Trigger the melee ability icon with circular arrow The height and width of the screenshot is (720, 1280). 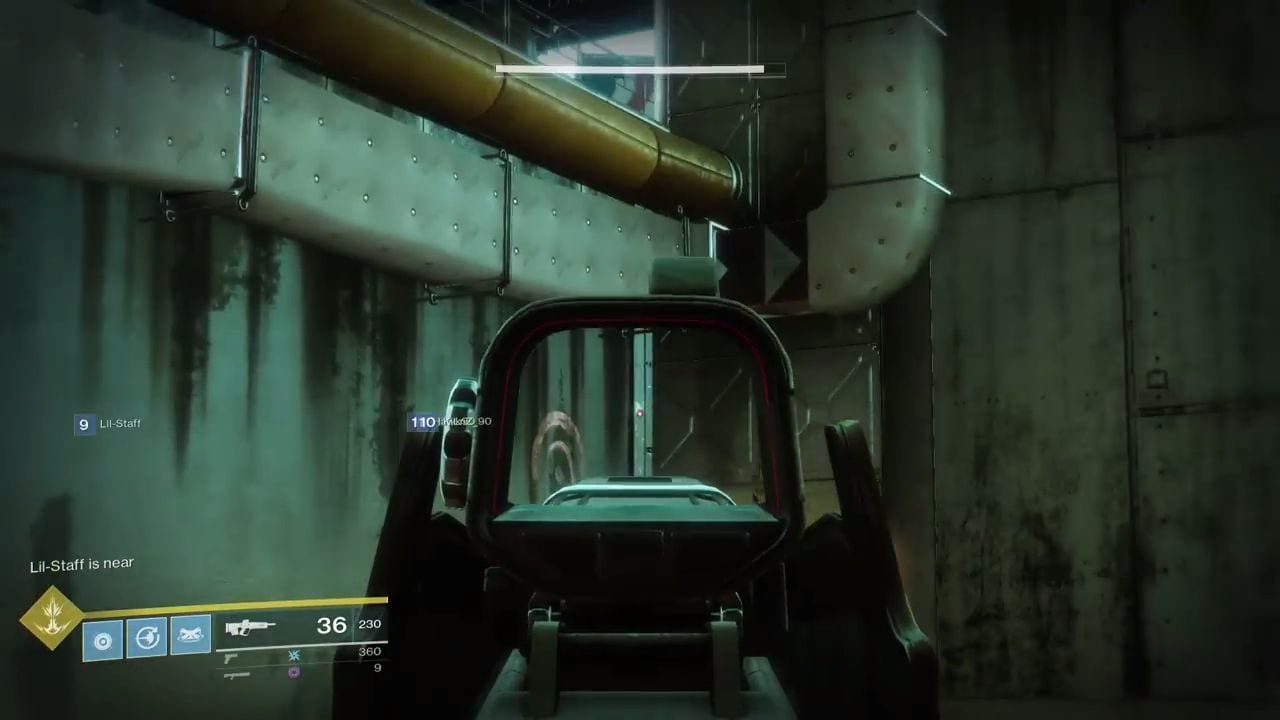[146, 637]
